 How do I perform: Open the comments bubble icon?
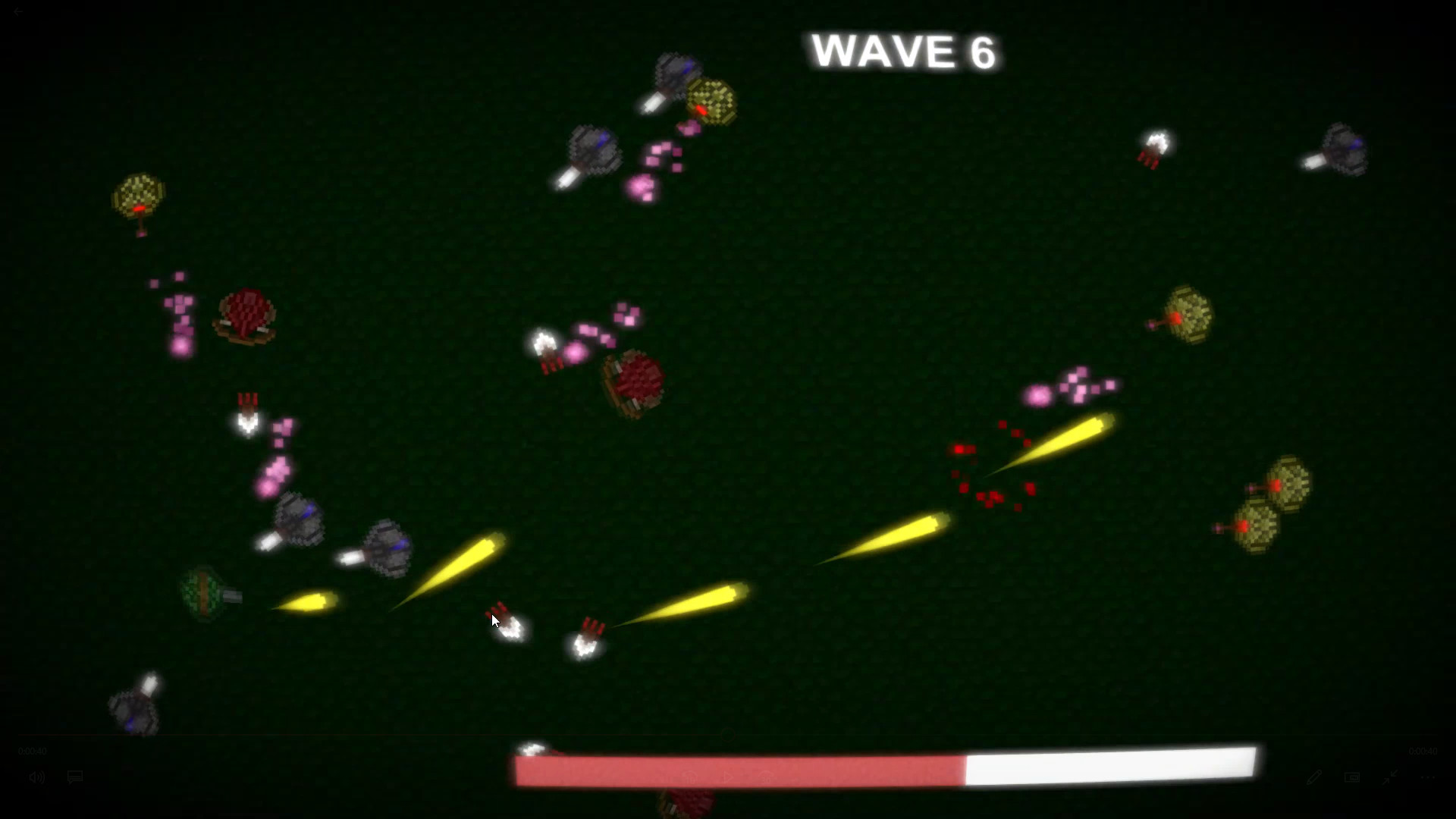pyautogui.click(x=75, y=777)
